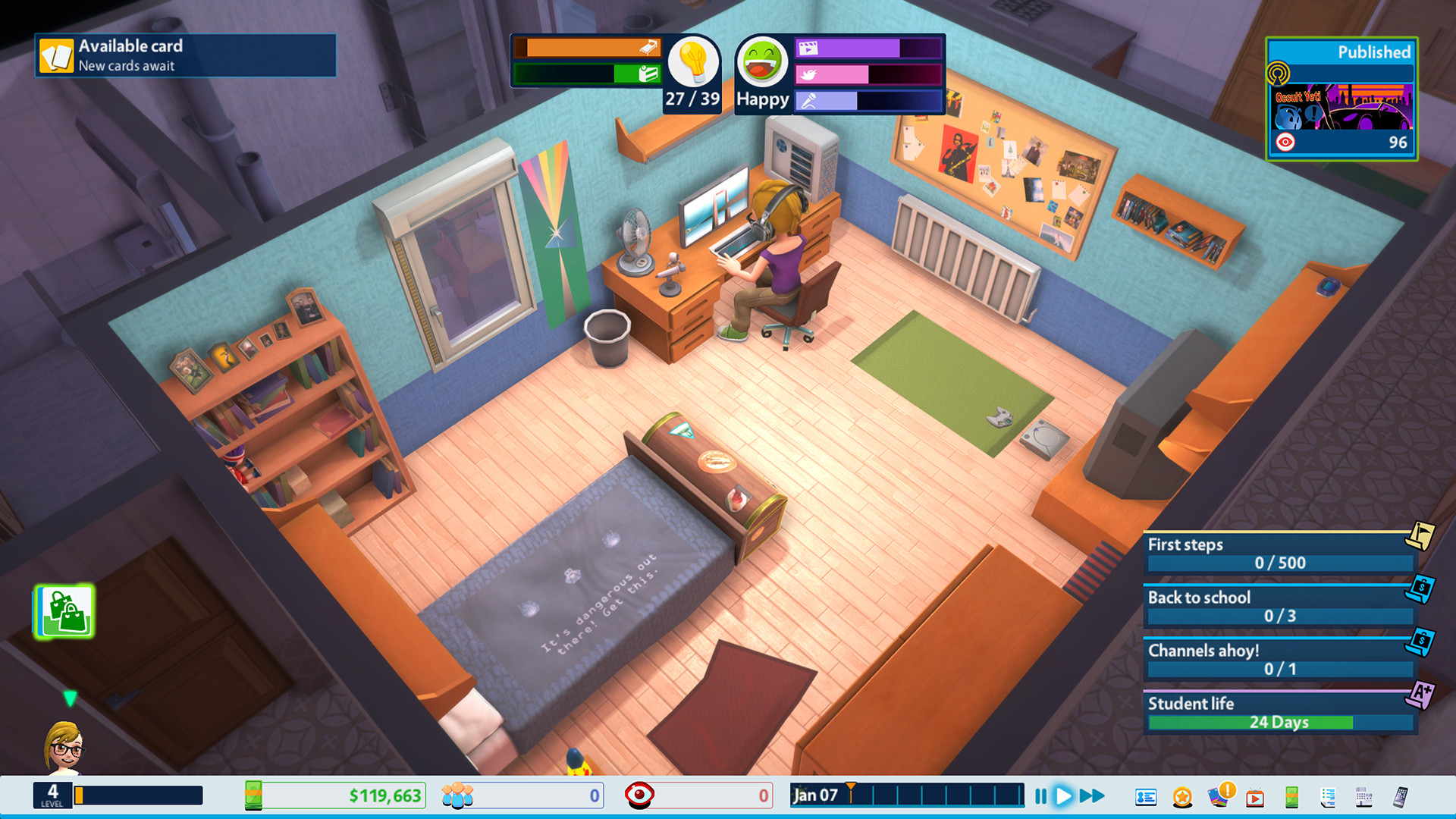Open your YouTube channel TV icon
The image size is (1456, 819).
[1254, 796]
